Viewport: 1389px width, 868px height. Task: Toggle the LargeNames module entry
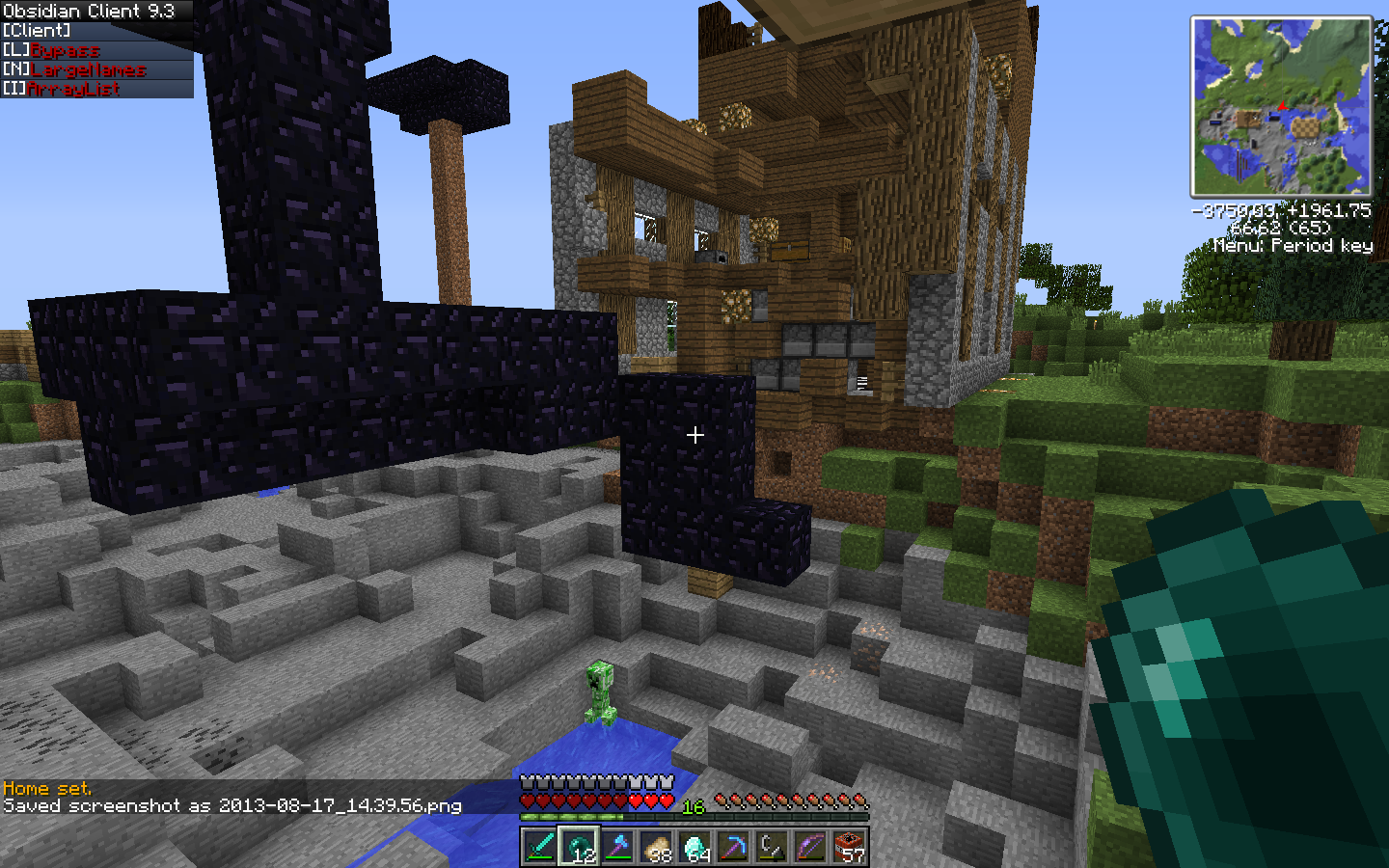(x=88, y=69)
